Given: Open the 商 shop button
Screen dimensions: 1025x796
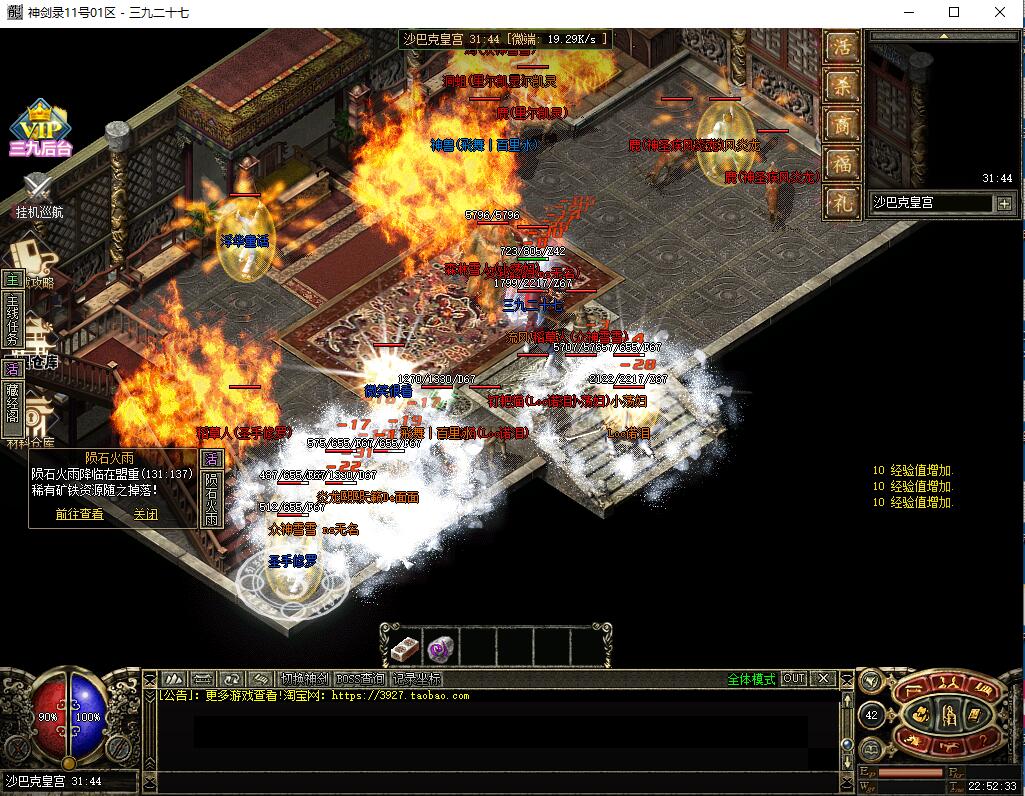Looking at the screenshot, I should [842, 124].
